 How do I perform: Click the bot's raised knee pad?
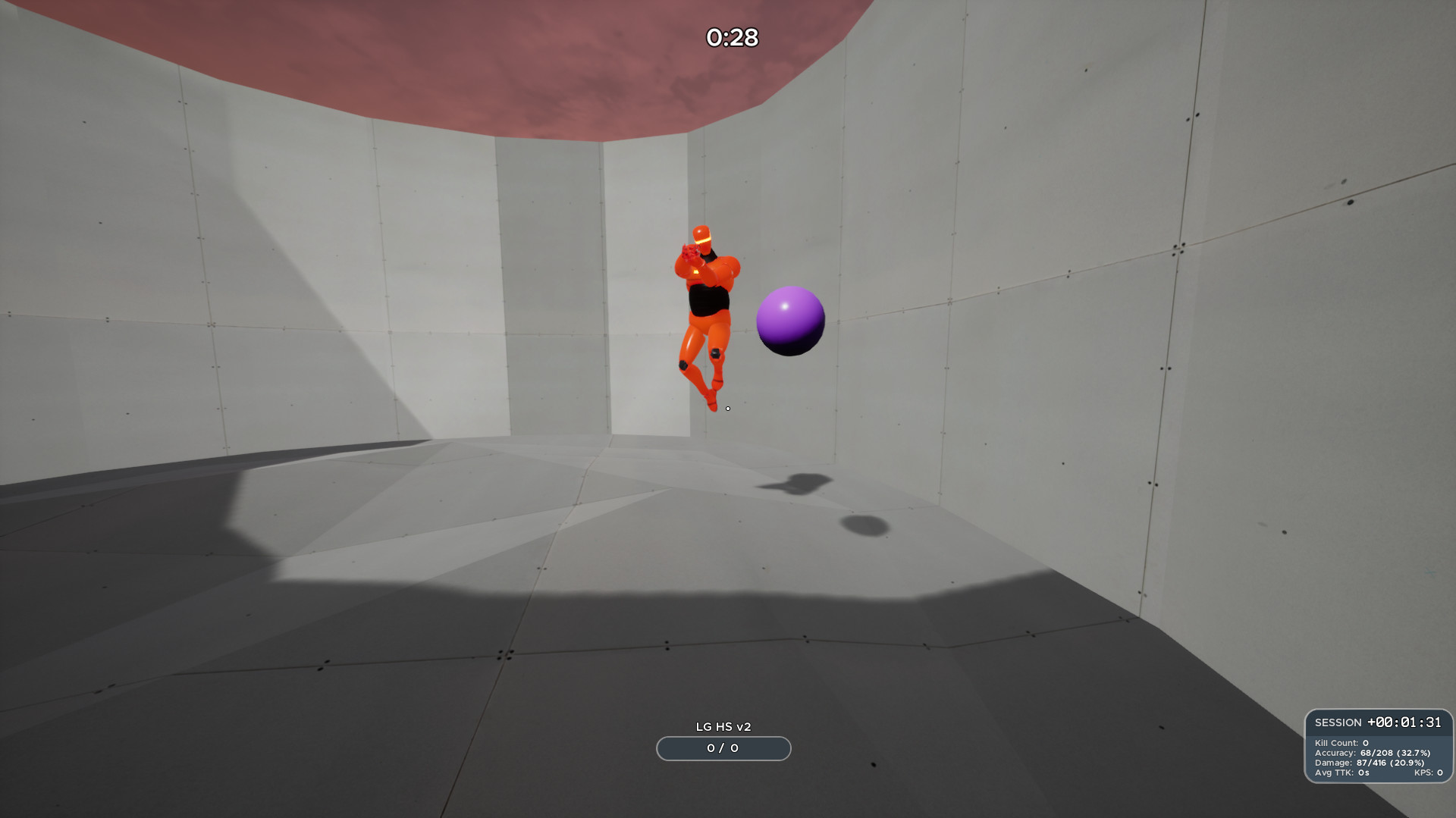[716, 352]
